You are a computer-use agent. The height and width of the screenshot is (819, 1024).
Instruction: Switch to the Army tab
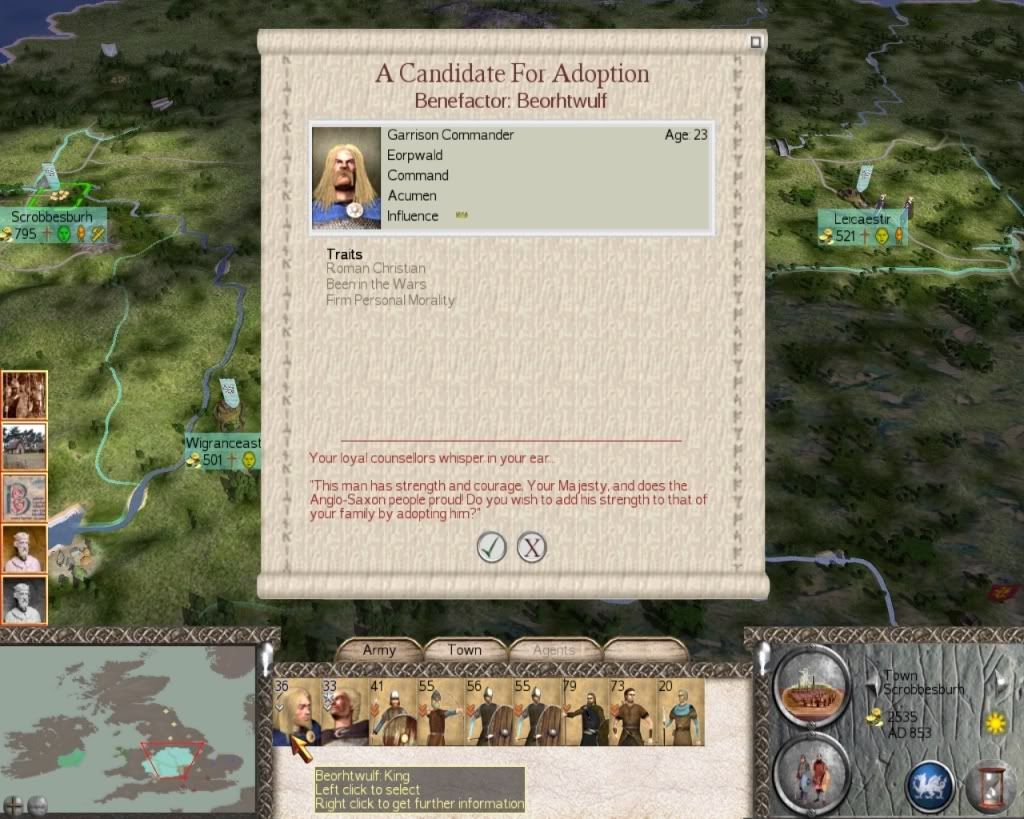(379, 650)
